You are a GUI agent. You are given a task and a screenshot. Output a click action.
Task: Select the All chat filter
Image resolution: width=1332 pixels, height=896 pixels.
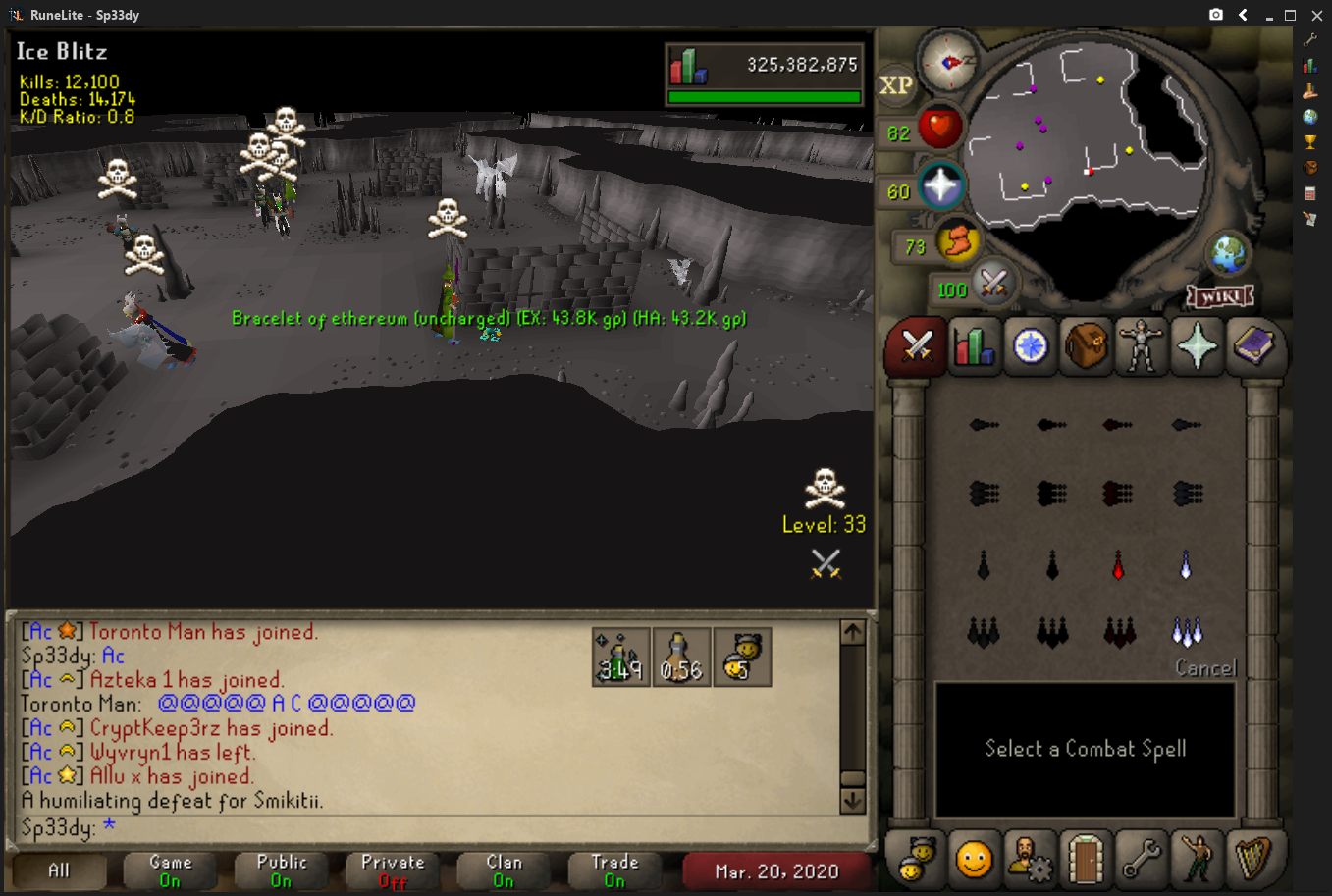coord(59,870)
